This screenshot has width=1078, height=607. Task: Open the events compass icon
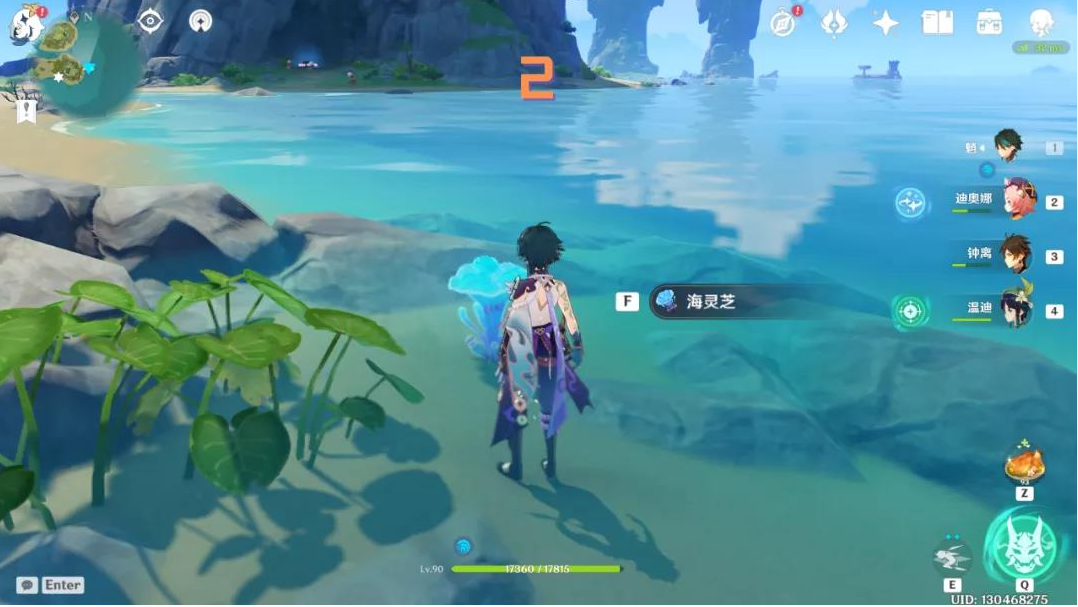pyautogui.click(x=783, y=23)
